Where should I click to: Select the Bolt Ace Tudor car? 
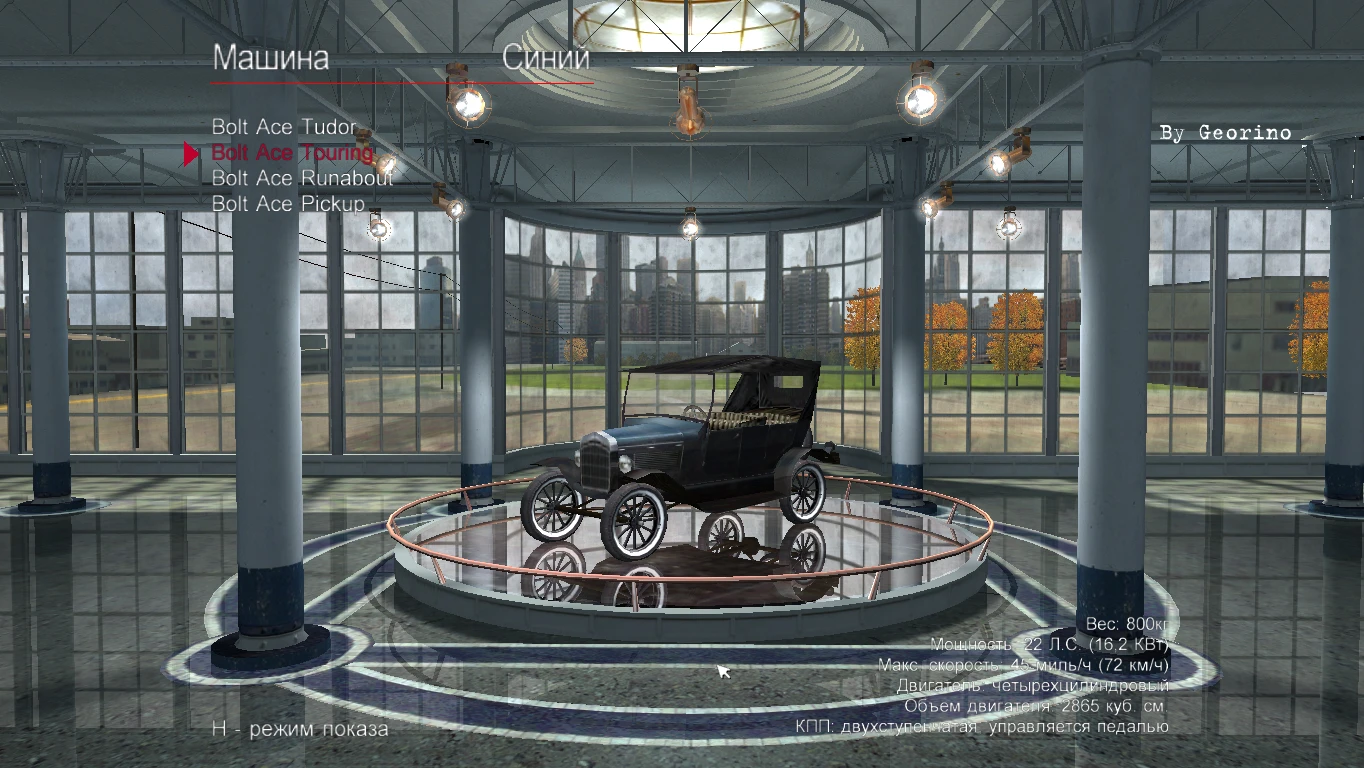(x=285, y=127)
